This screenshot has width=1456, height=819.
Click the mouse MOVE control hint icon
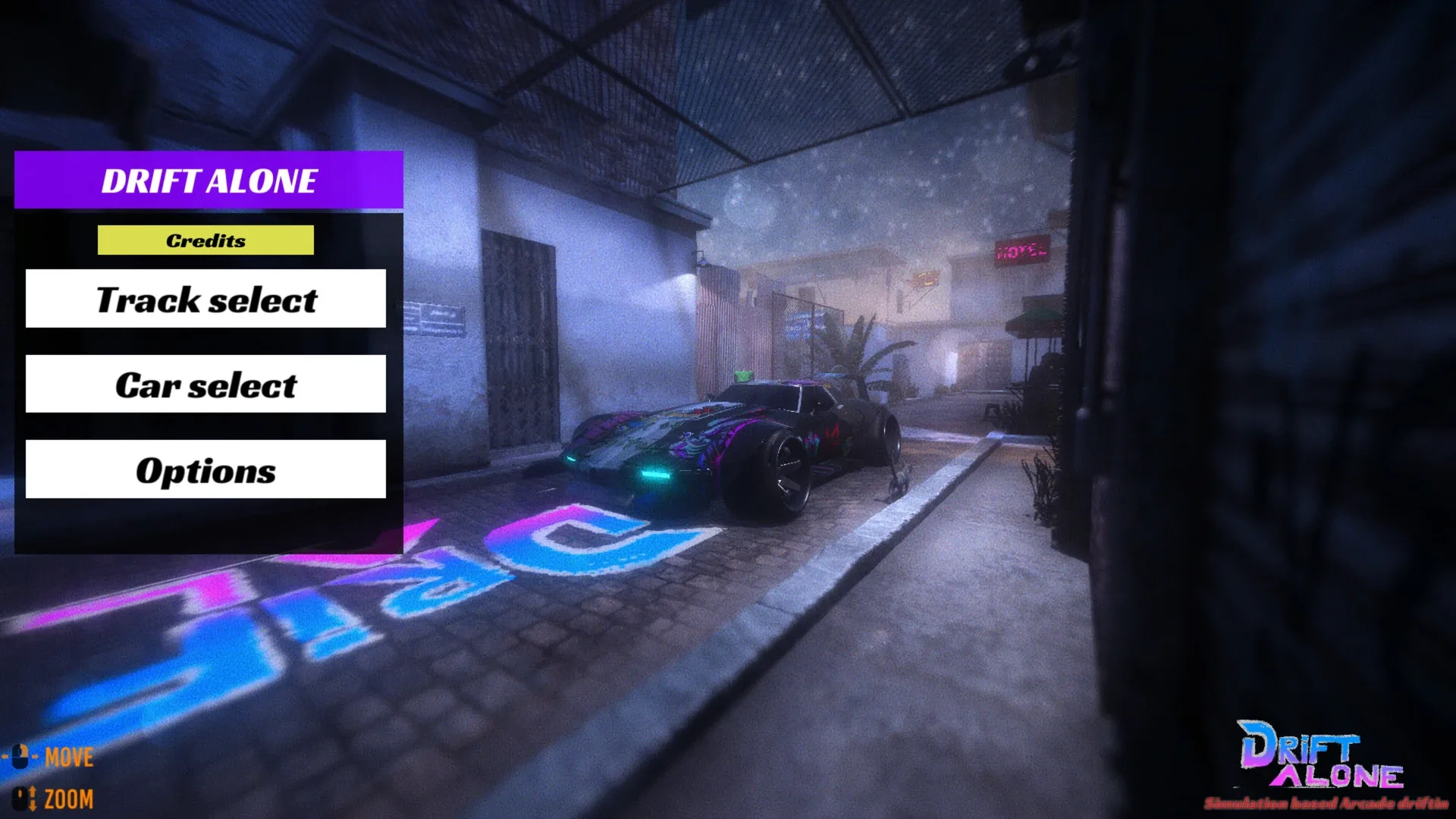coord(19,757)
